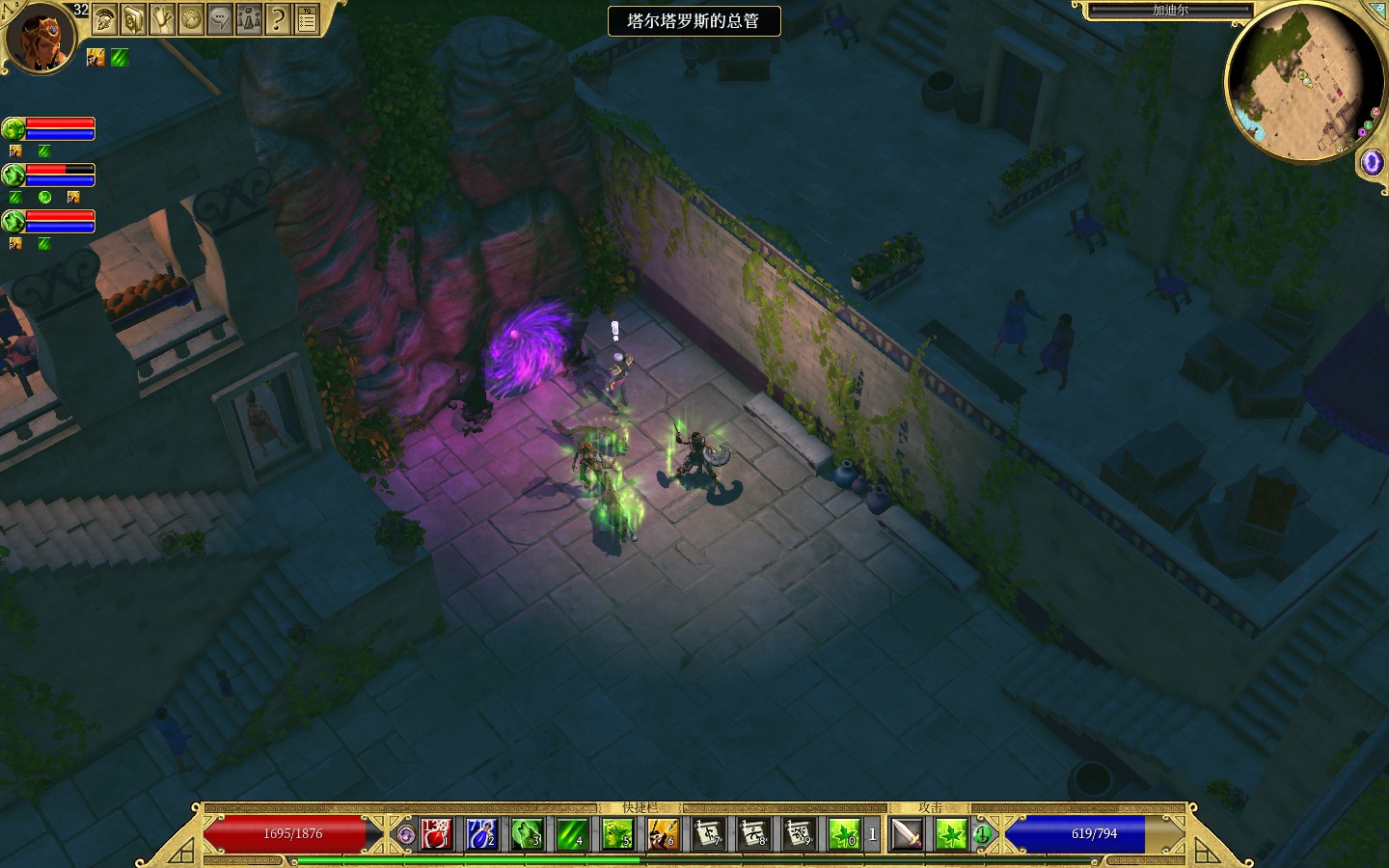Use the blue mana potion slot
Screen dimensions: 1389x868
pyautogui.click(x=481, y=834)
